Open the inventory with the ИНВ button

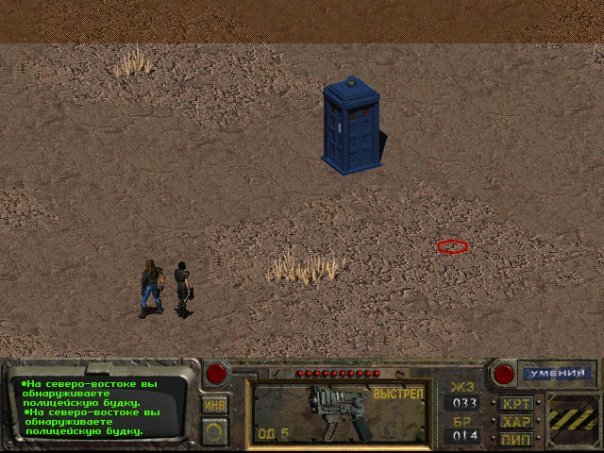coord(214,405)
